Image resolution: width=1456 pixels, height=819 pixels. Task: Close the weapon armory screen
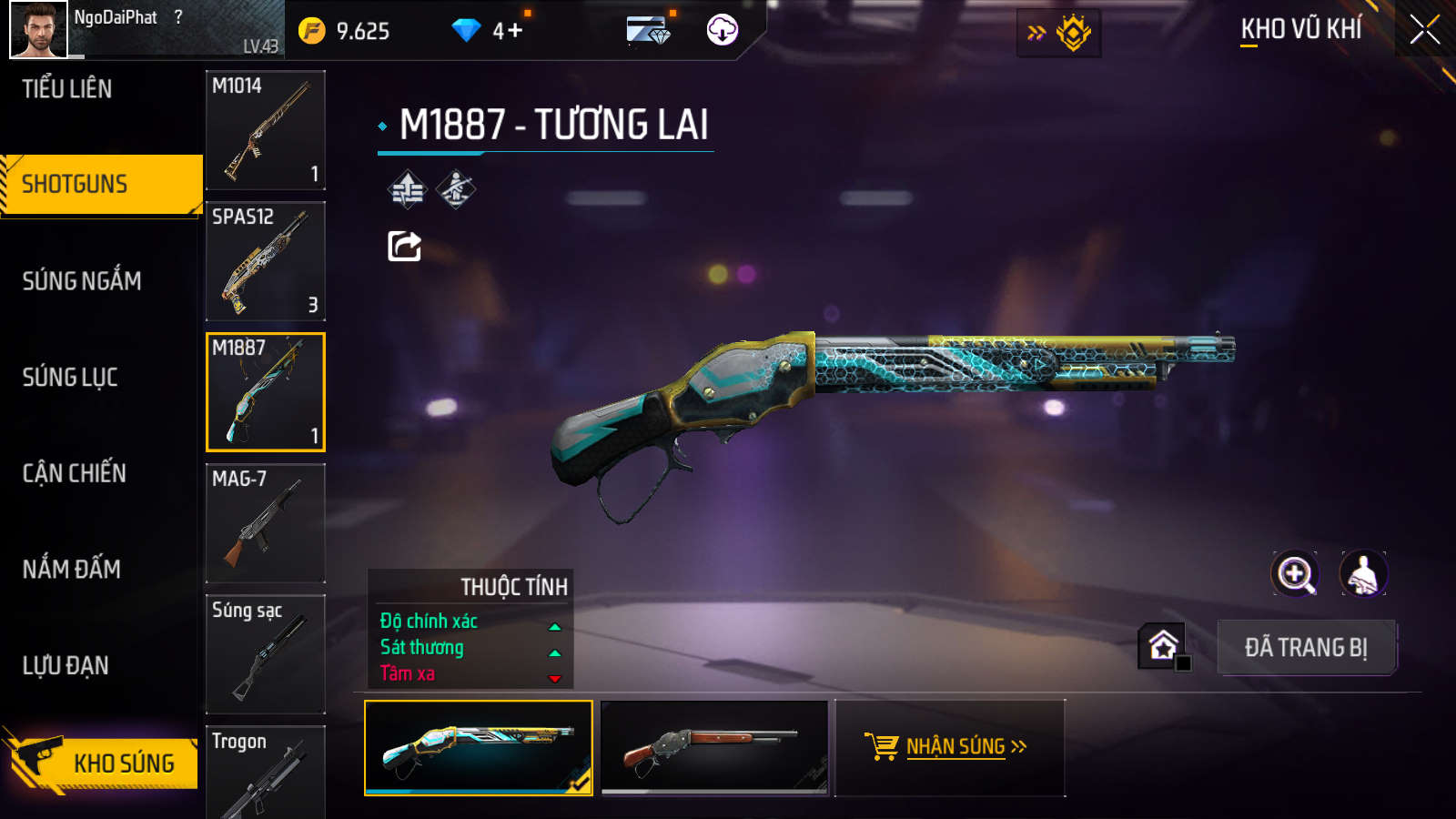(x=1424, y=30)
